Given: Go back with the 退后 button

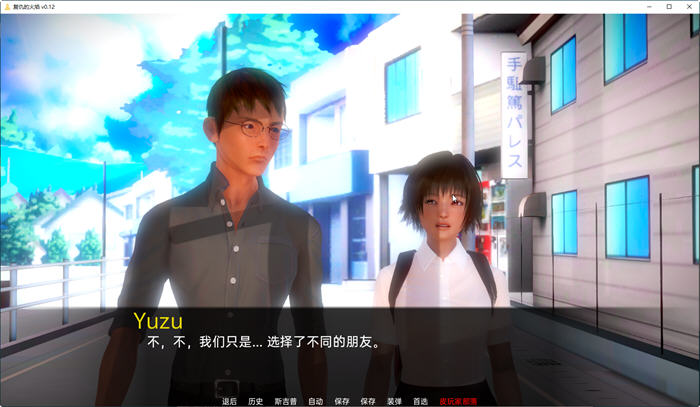Looking at the screenshot, I should point(229,401).
